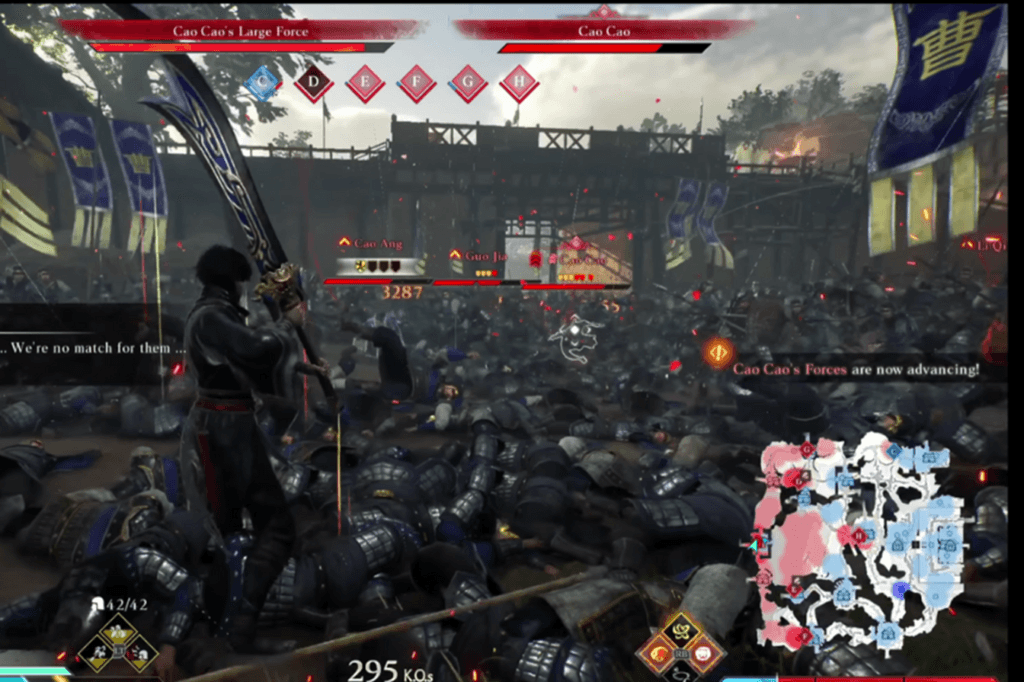Open the battlefield minimap

857,541
